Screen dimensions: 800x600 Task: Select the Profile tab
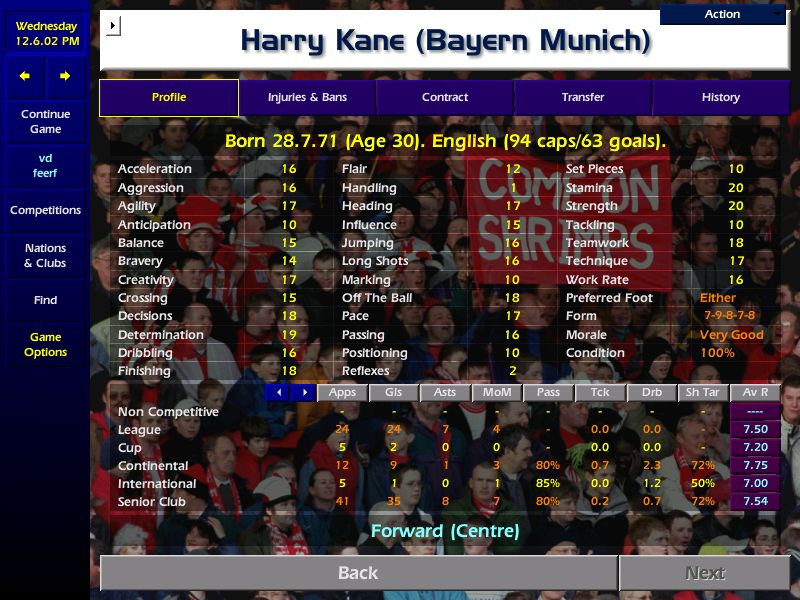coord(169,97)
